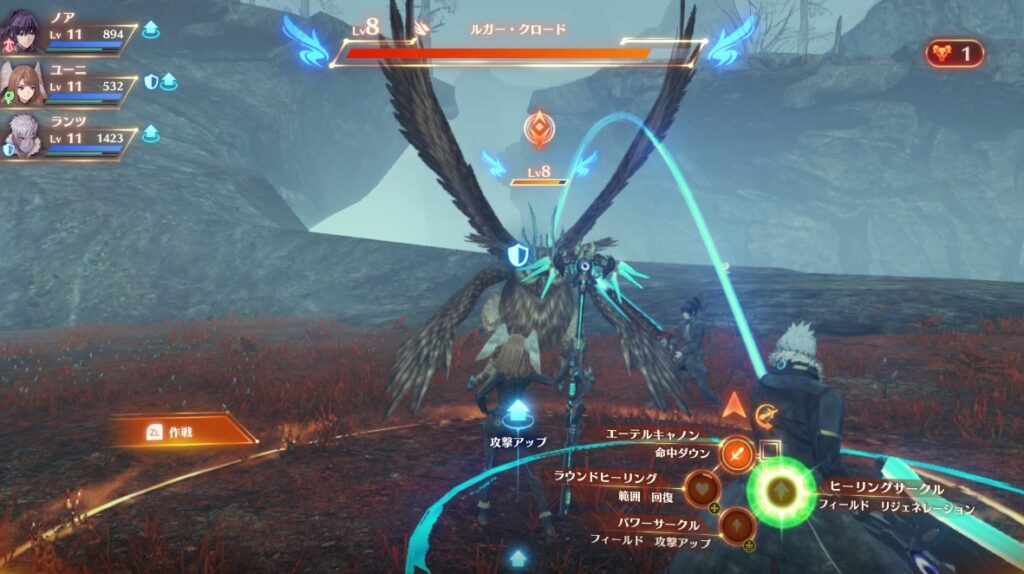Activate the エーテルキャノン art
This screenshot has height=574, width=1024.
pos(737,455)
